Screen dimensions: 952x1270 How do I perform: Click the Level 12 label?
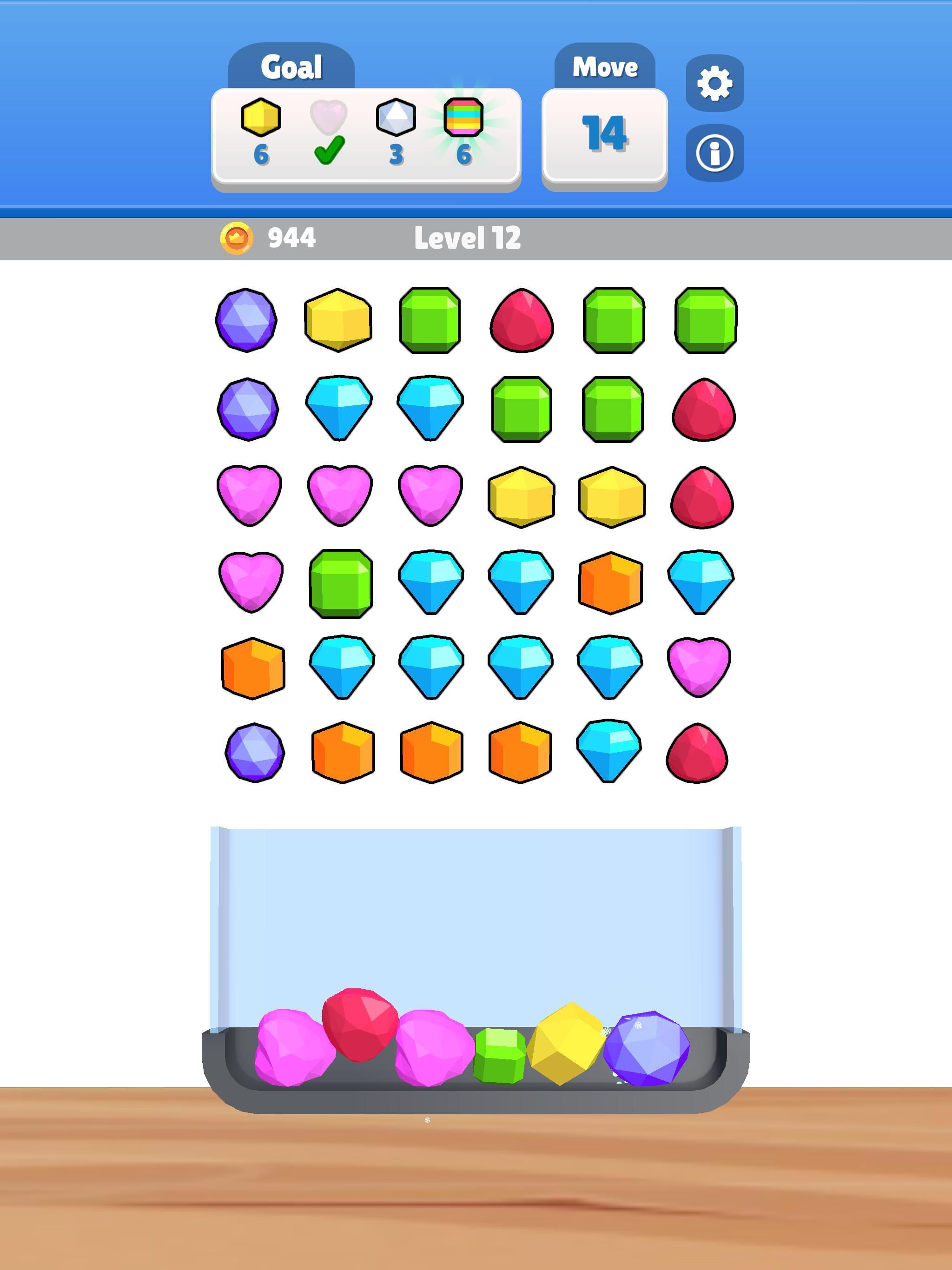469,239
